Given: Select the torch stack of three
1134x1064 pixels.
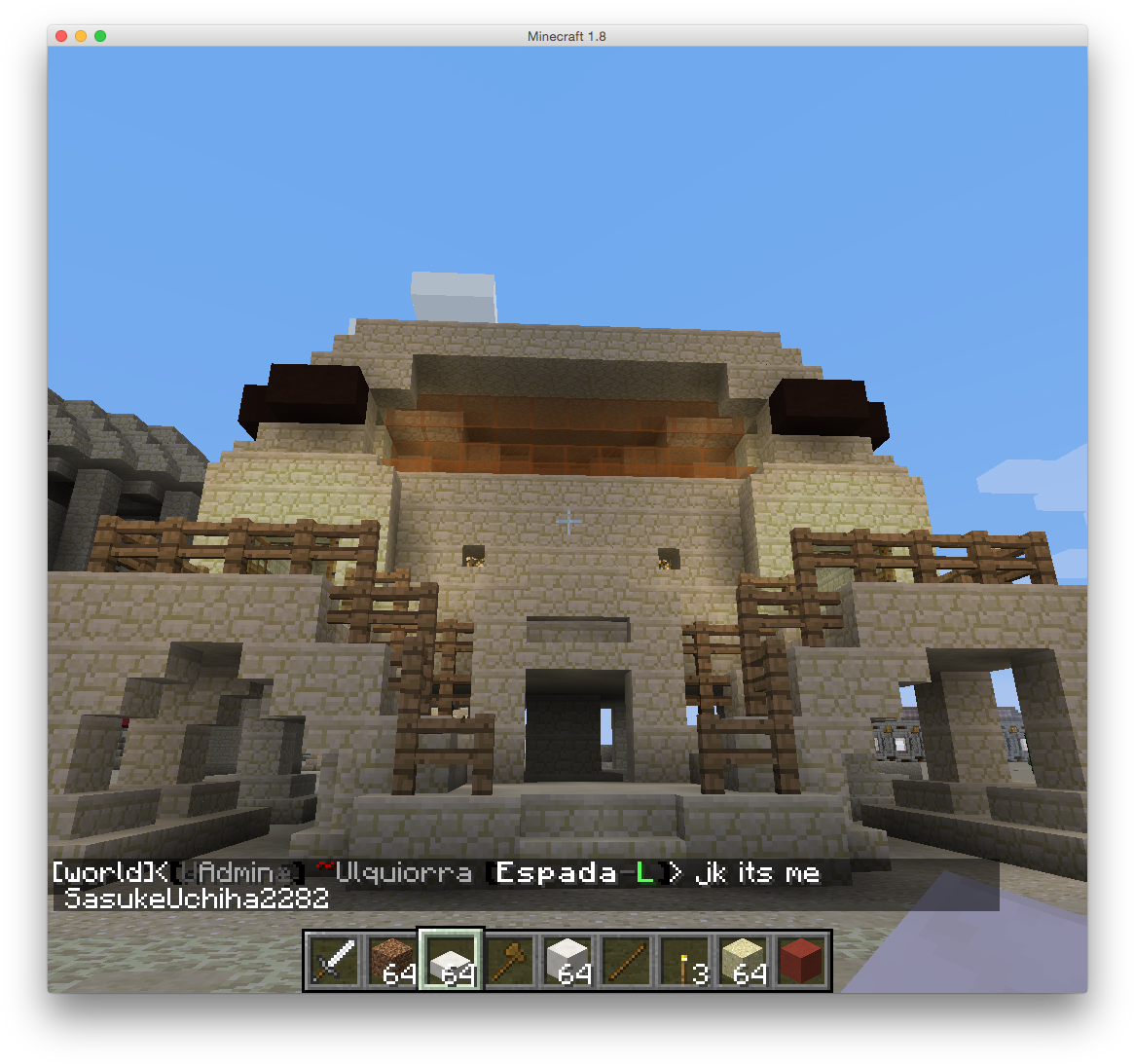Looking at the screenshot, I should point(684,961).
